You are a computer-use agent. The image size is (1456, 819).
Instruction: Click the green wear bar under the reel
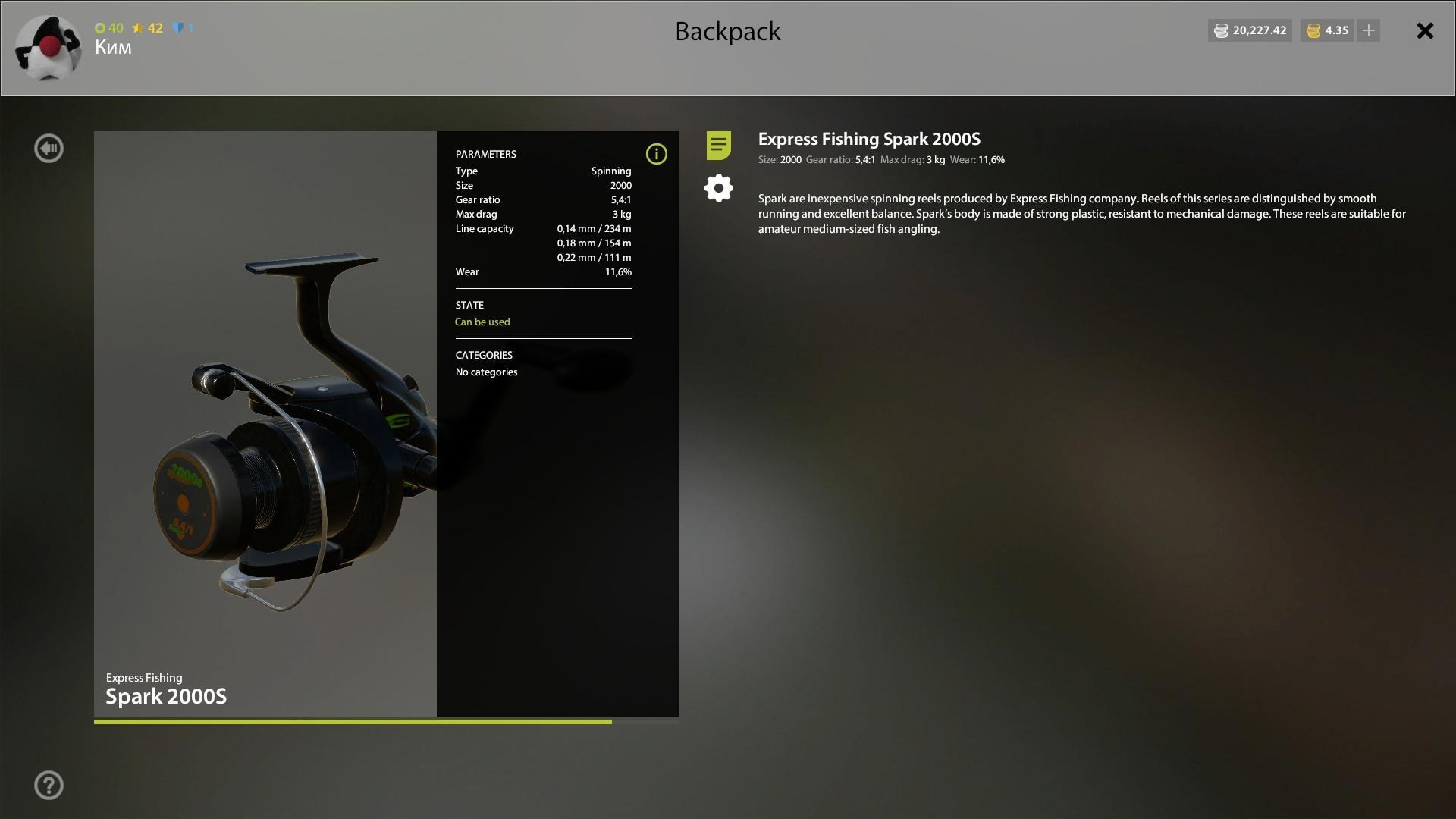coord(353,721)
